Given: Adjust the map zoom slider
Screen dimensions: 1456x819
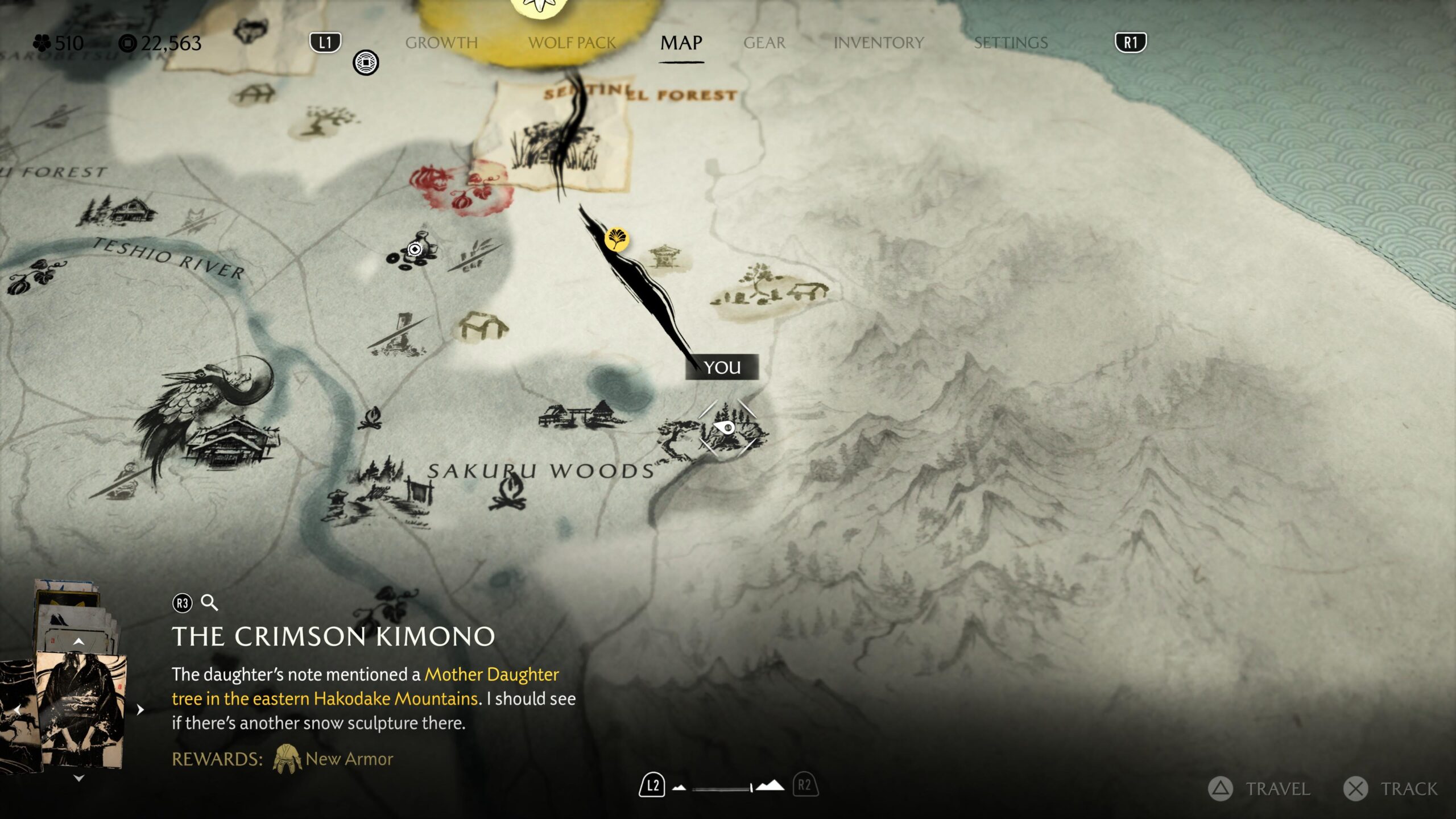Looking at the screenshot, I should point(723,788).
